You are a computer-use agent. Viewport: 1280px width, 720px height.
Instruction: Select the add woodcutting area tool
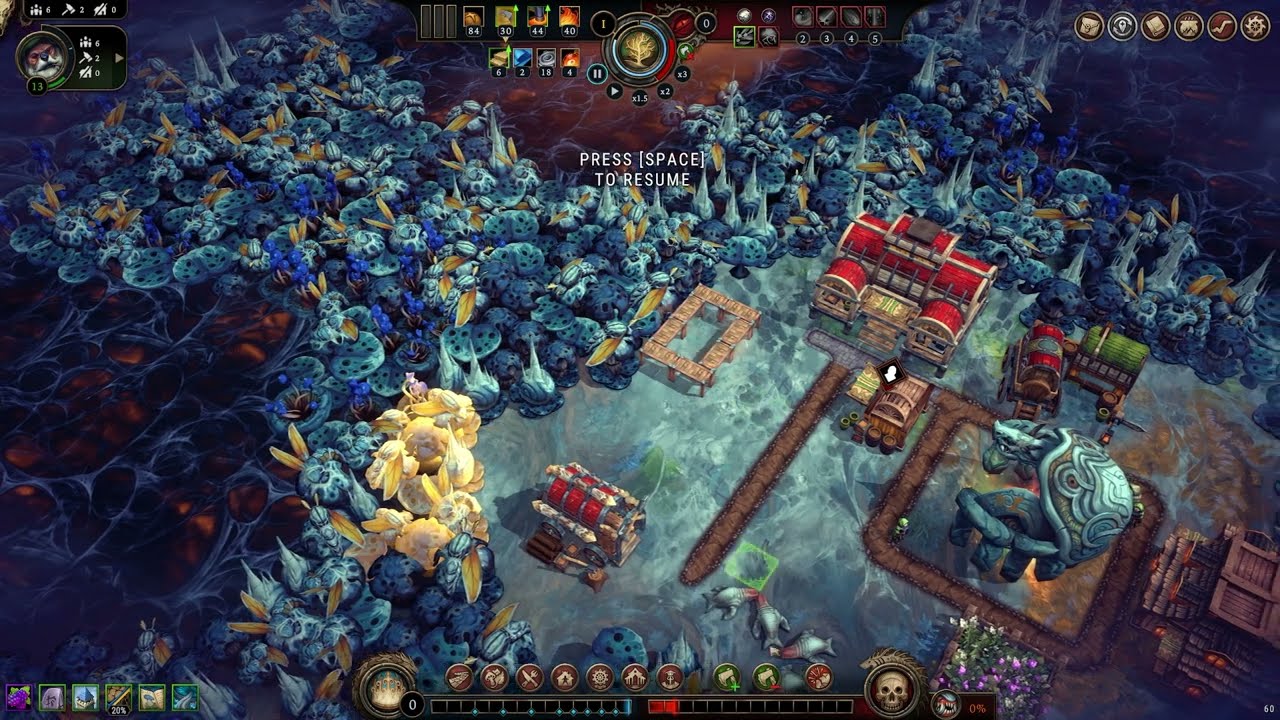coord(727,678)
